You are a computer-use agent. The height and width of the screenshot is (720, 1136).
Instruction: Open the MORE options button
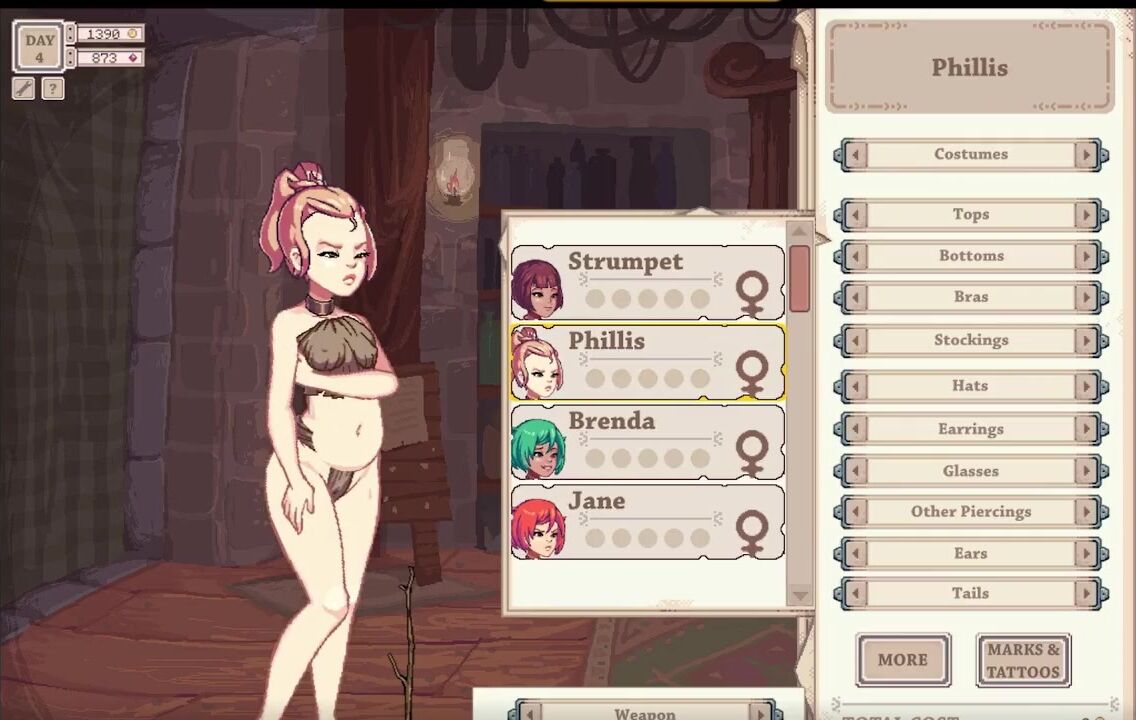903,660
